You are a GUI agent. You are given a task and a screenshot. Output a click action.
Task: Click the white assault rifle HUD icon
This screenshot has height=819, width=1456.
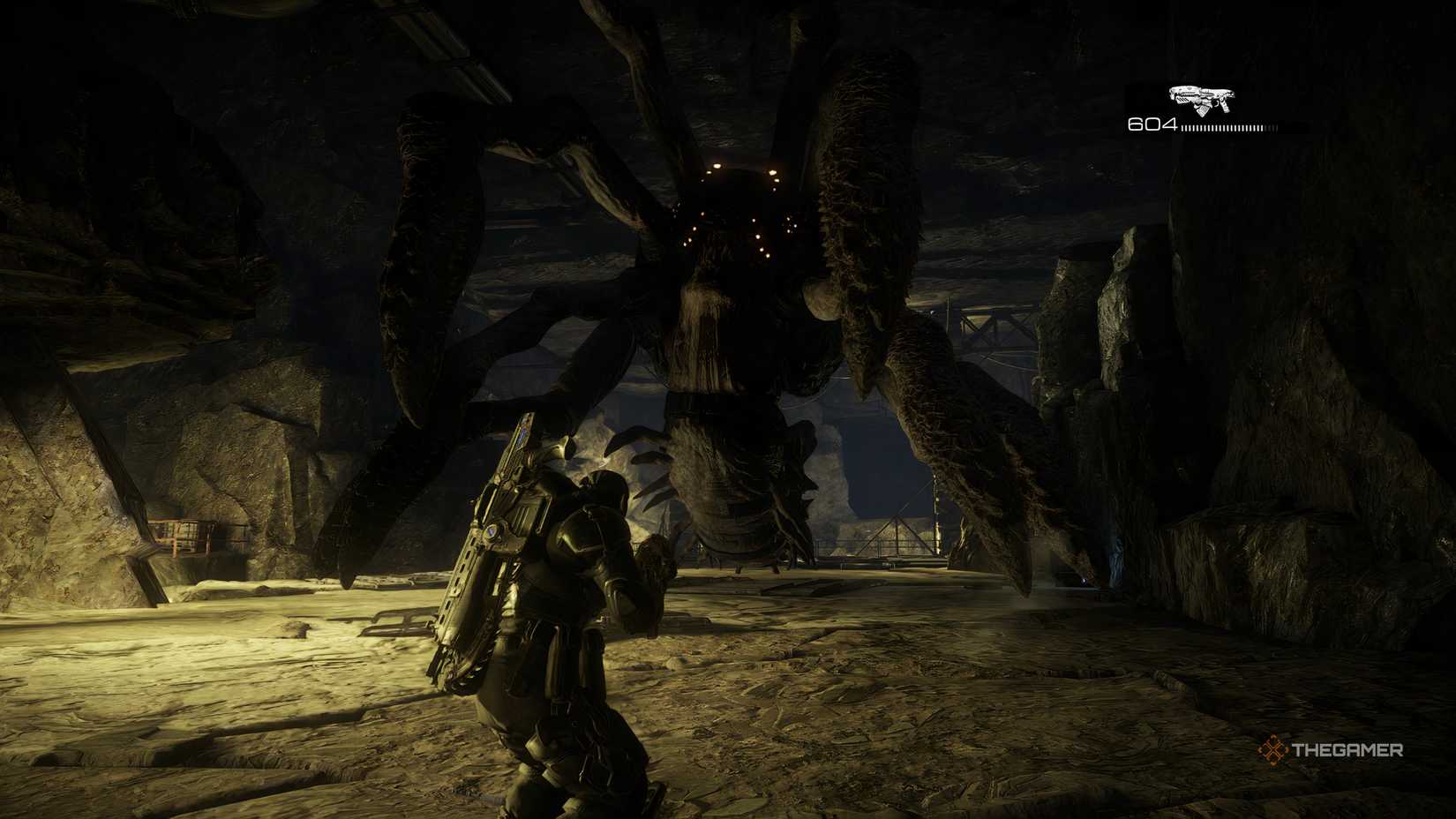[1202, 97]
